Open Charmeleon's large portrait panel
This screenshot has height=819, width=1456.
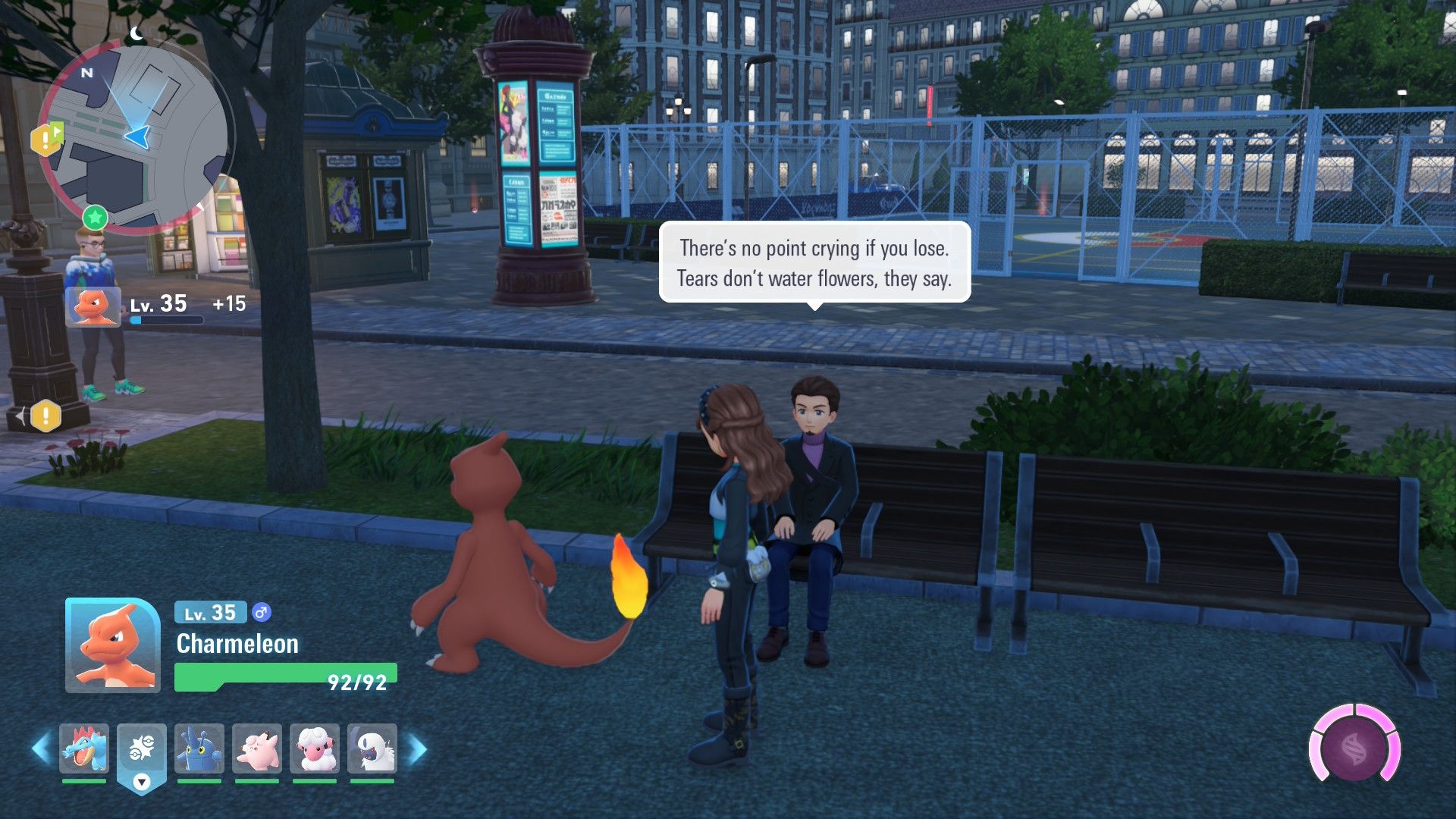click(112, 645)
